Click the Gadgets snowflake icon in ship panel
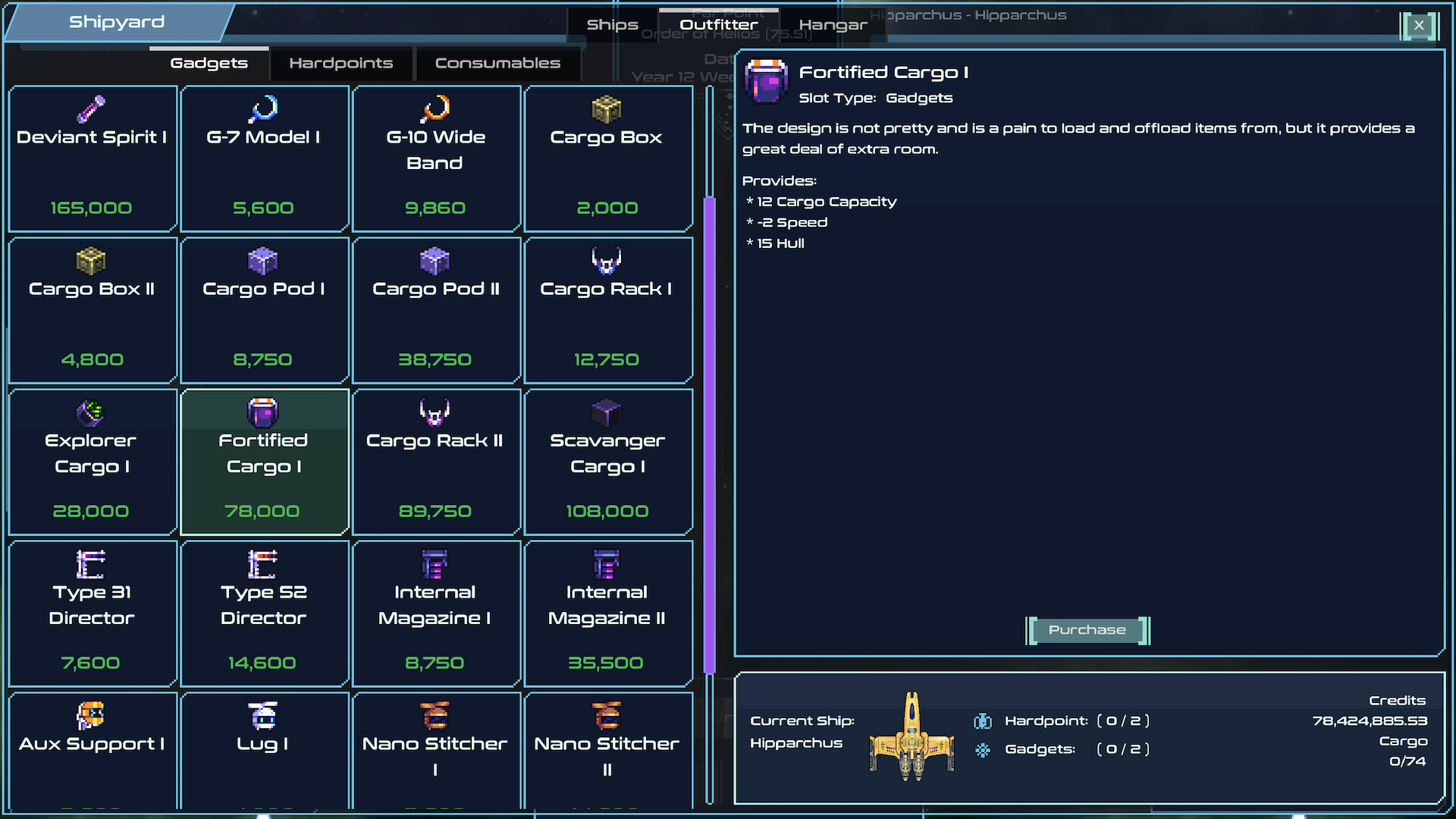Screen dimensions: 1456x819 click(983, 749)
